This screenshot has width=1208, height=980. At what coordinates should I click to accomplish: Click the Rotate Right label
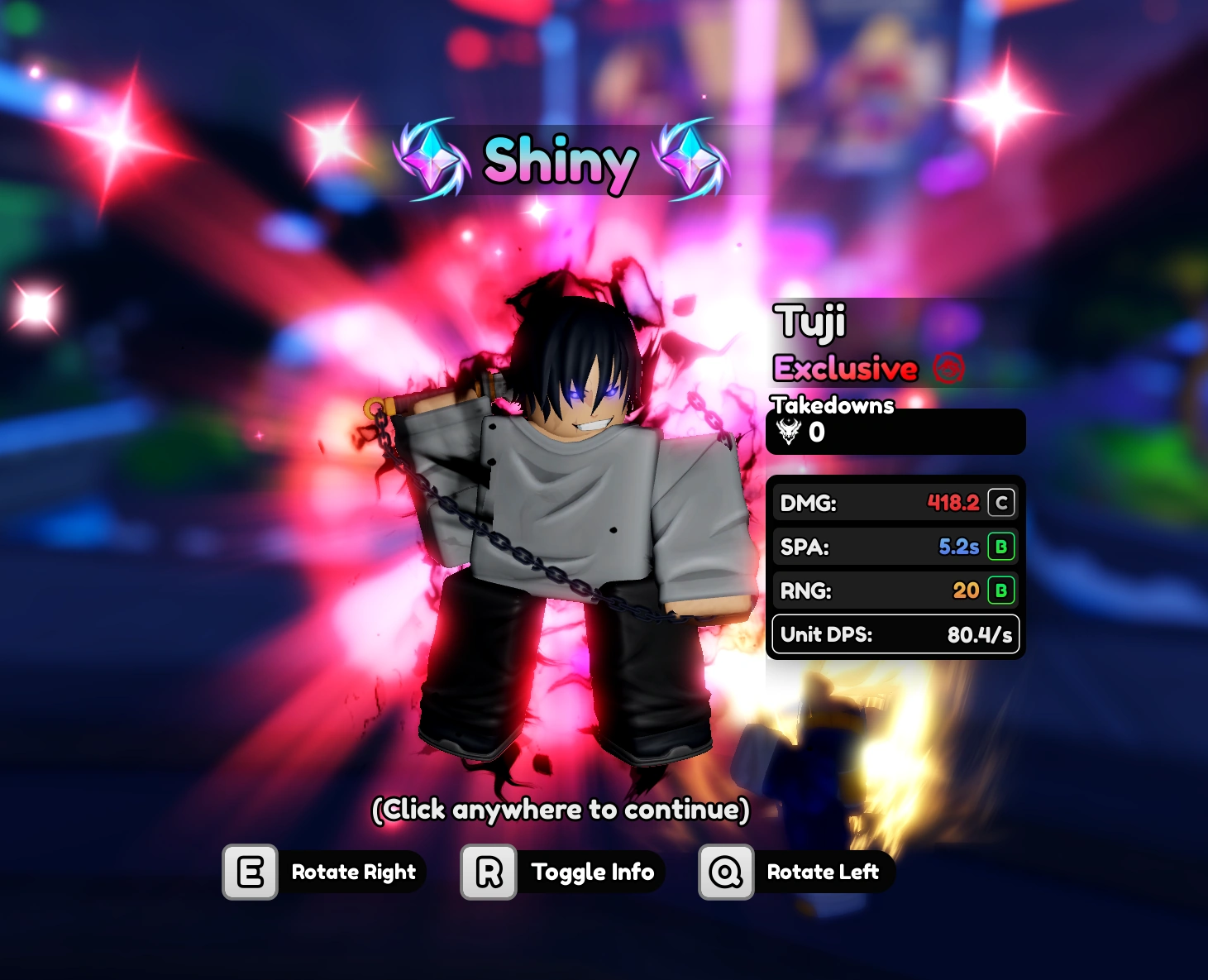pos(354,872)
